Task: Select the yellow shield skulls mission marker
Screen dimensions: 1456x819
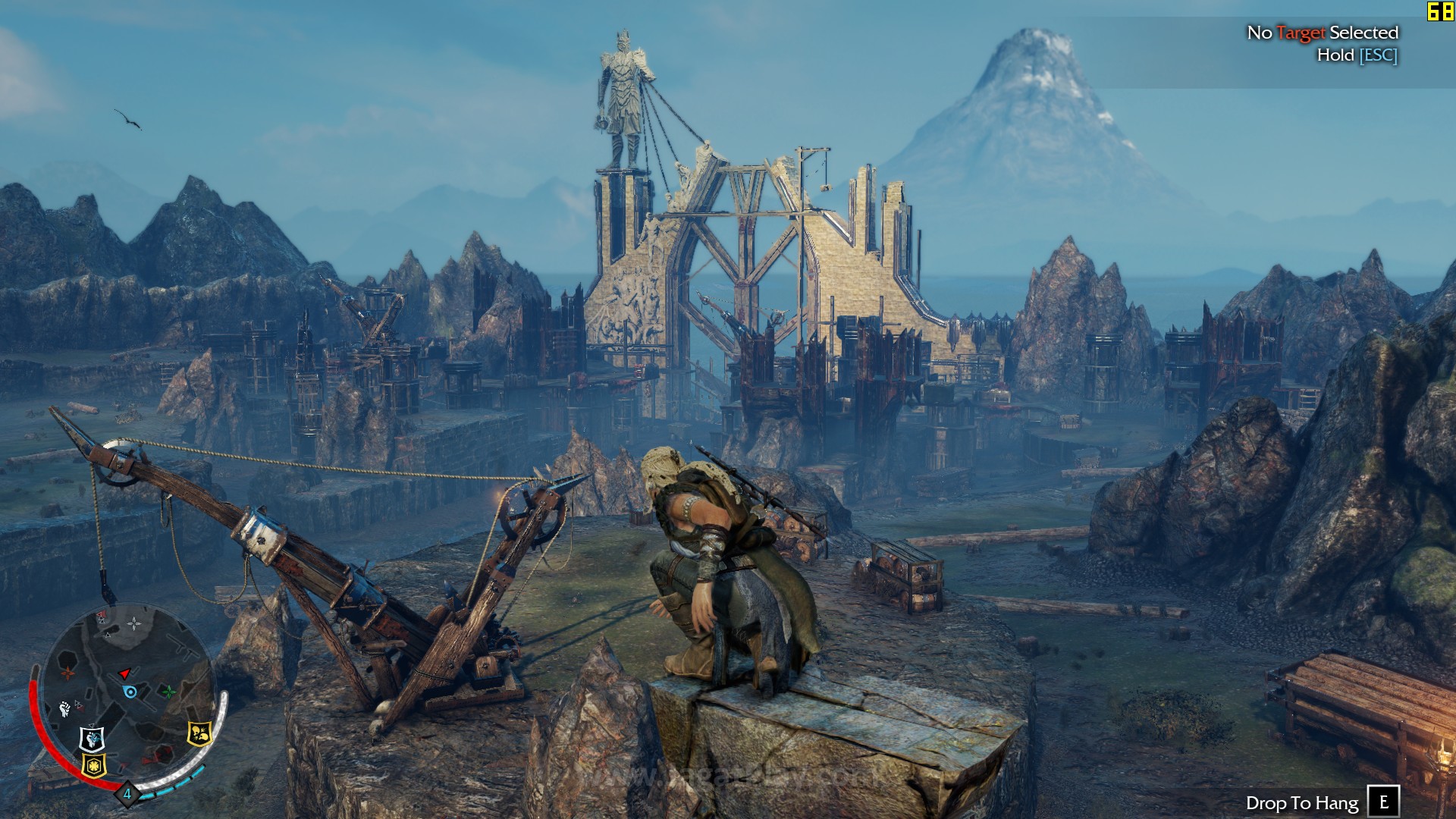Action: pos(199,733)
